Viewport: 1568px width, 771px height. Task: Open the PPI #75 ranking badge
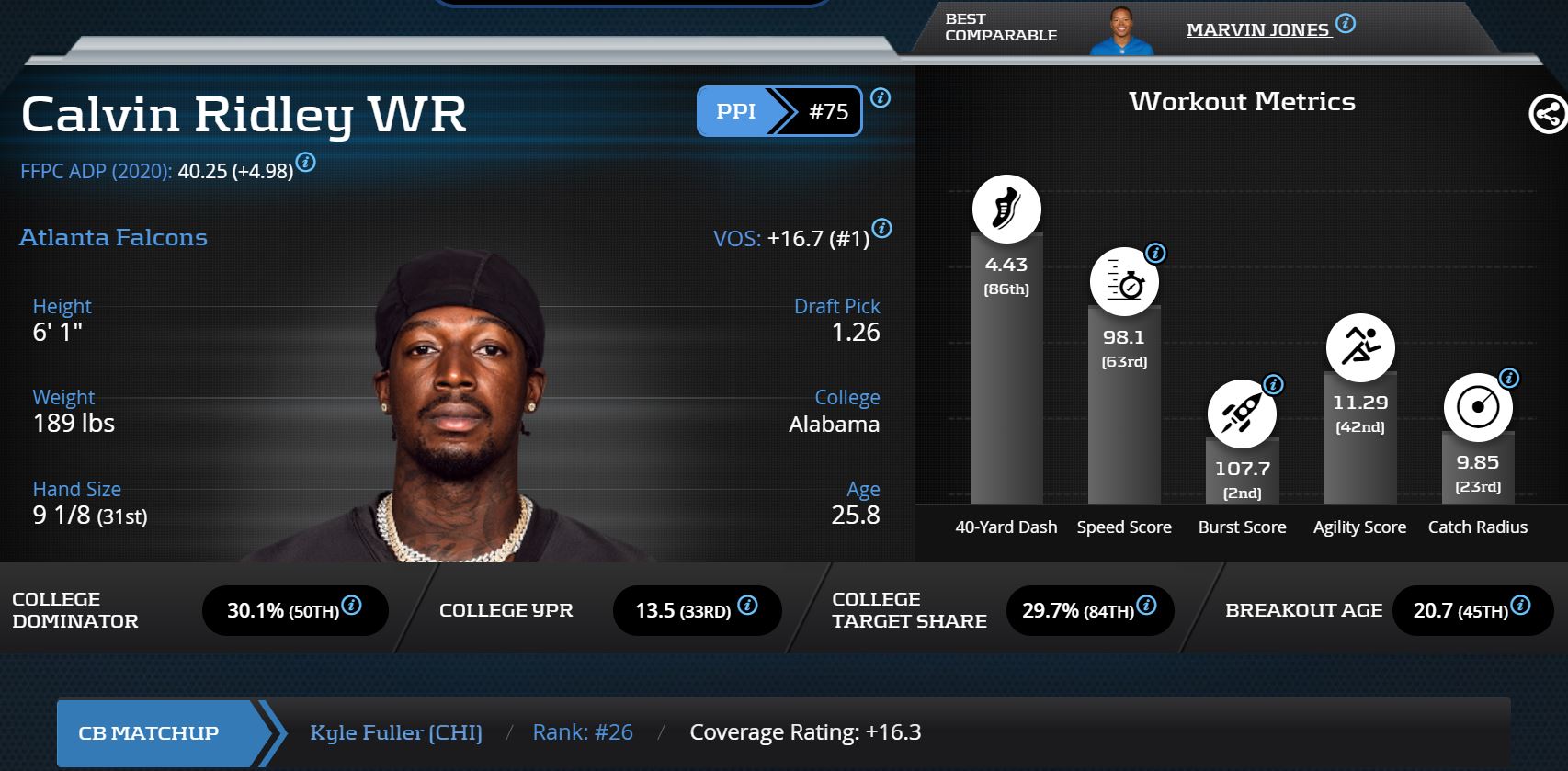(x=778, y=111)
